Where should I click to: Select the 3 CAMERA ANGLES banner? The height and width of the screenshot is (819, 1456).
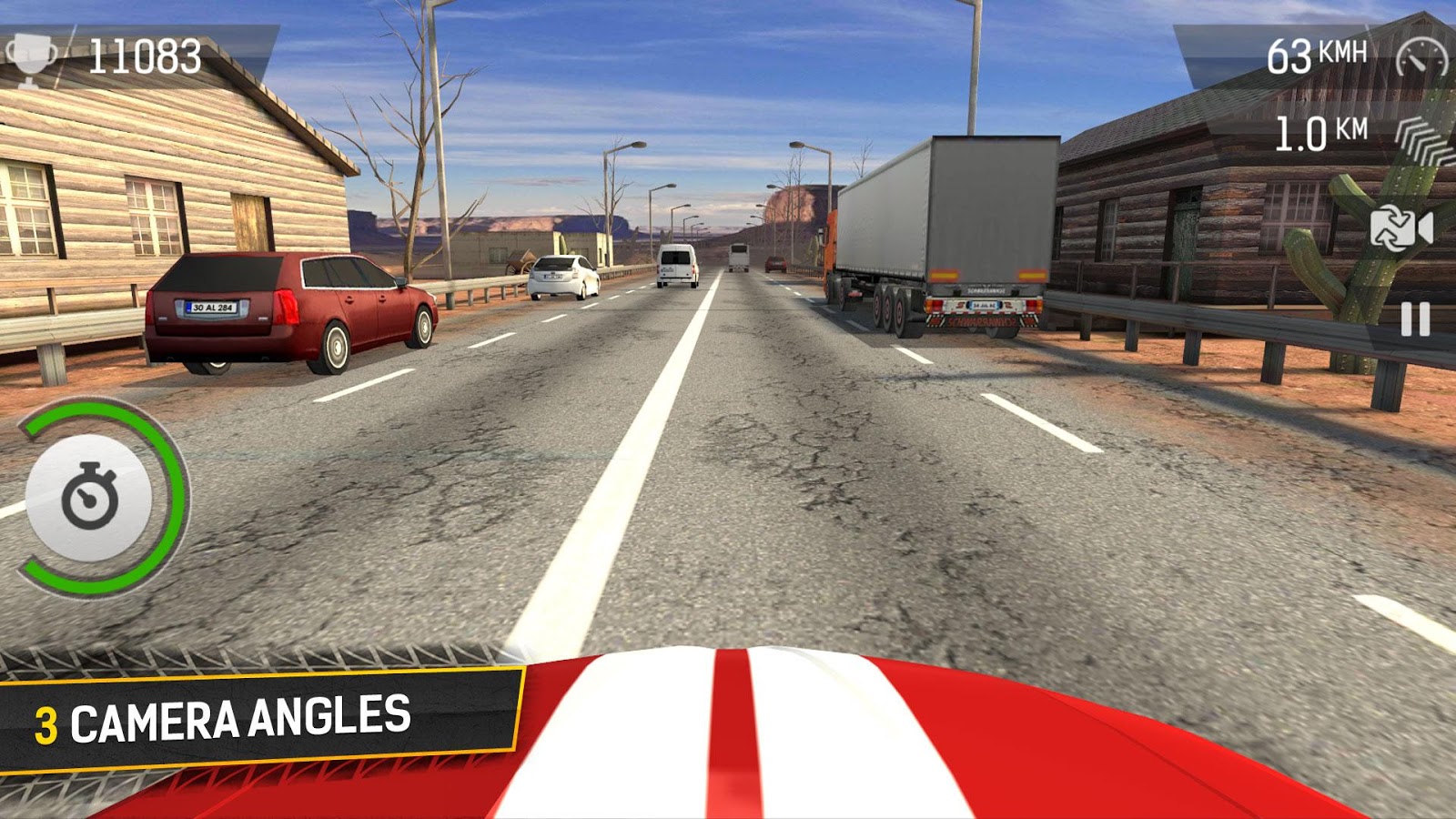coord(227,717)
